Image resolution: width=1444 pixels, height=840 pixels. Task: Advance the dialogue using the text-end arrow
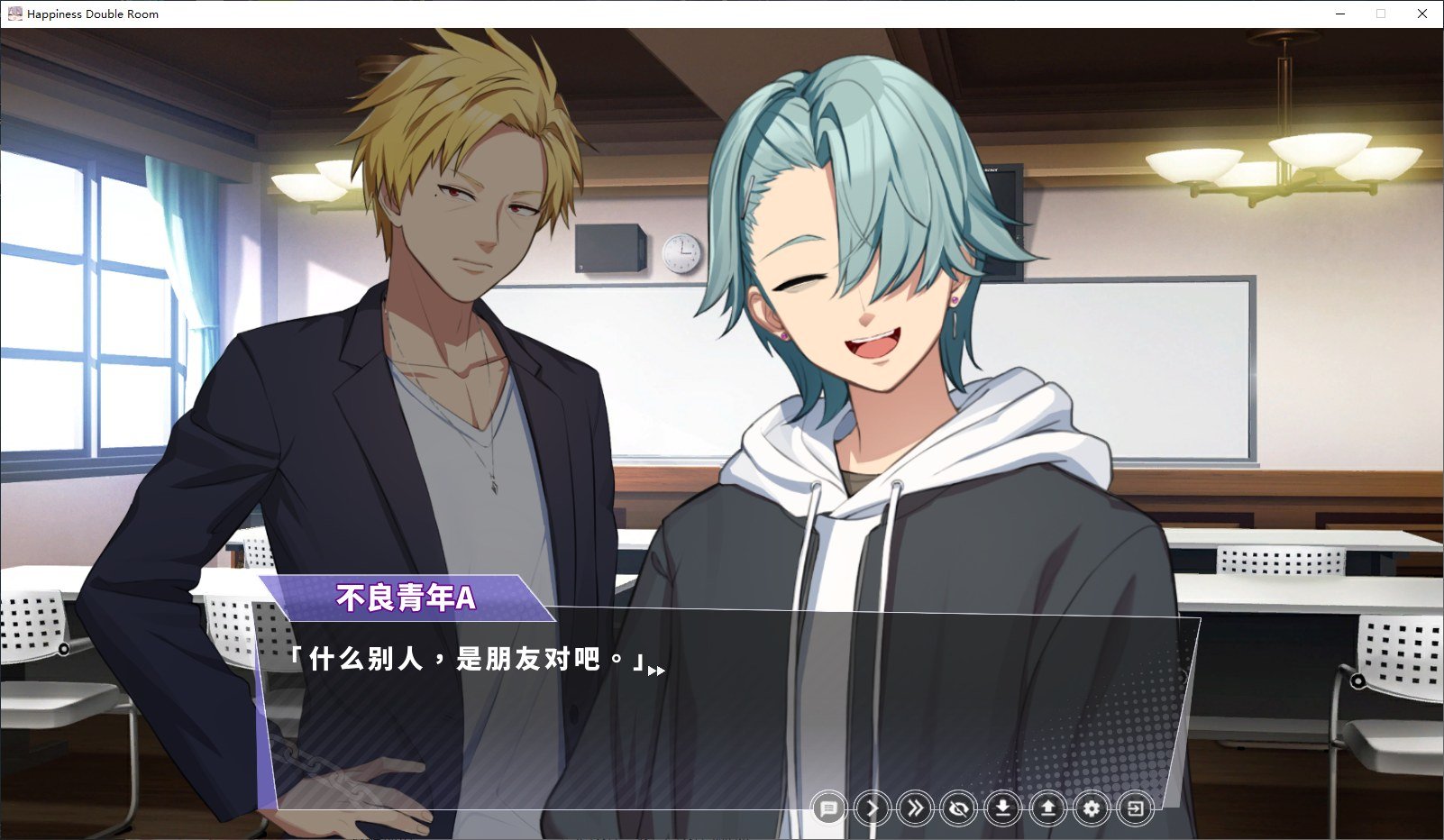[656, 671]
